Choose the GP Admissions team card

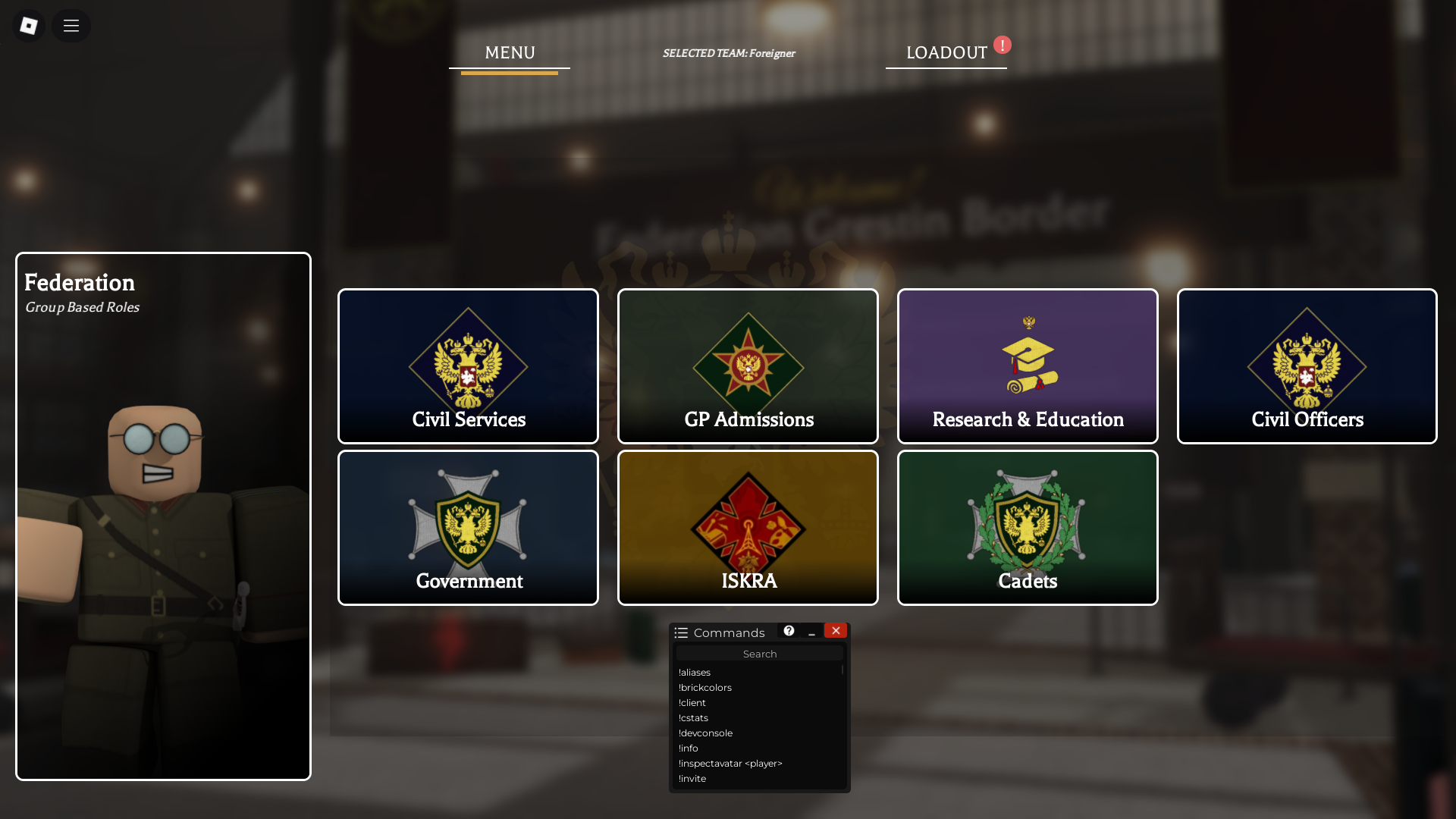(x=748, y=366)
